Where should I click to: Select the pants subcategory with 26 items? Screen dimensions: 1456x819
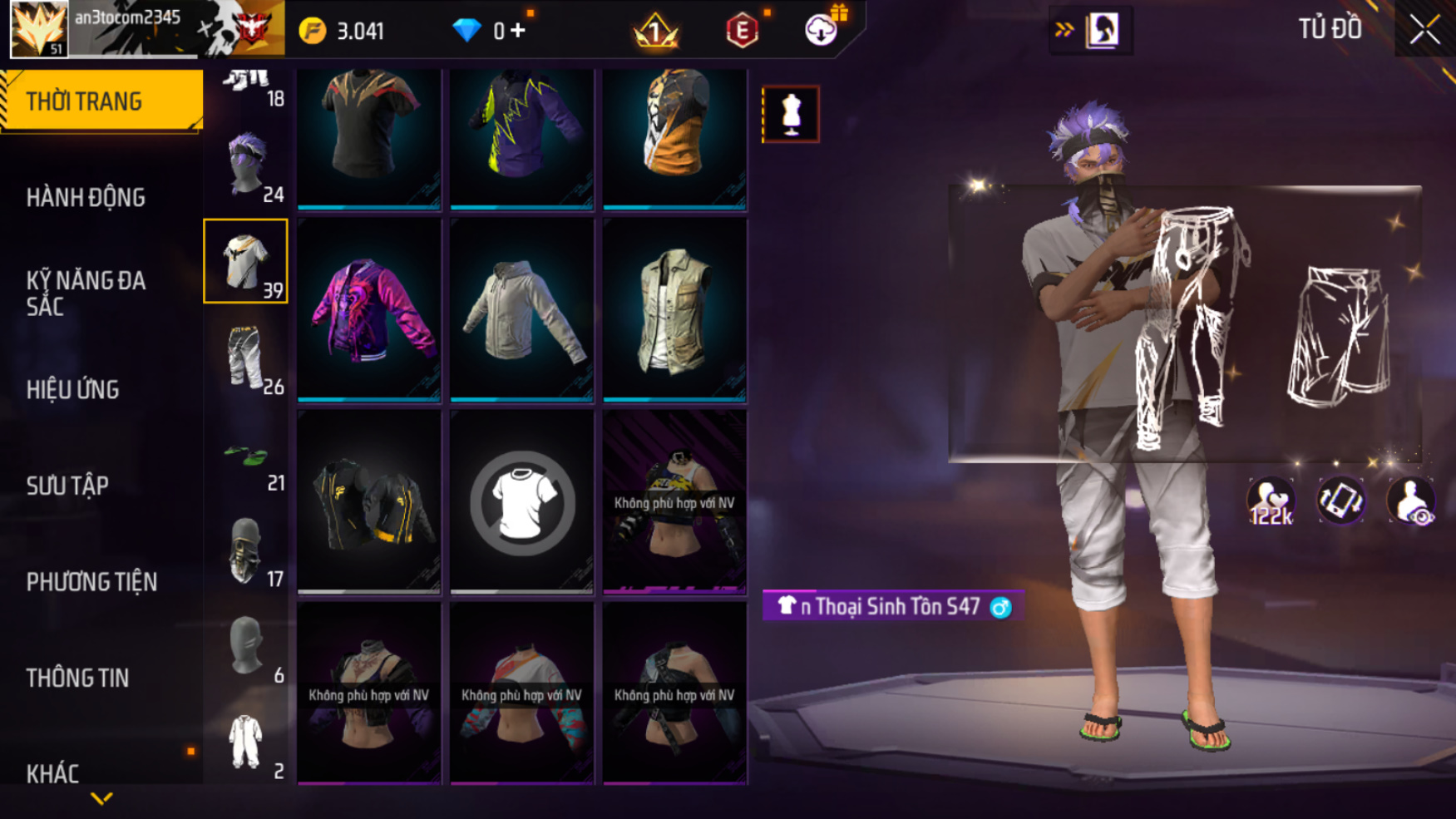246,358
